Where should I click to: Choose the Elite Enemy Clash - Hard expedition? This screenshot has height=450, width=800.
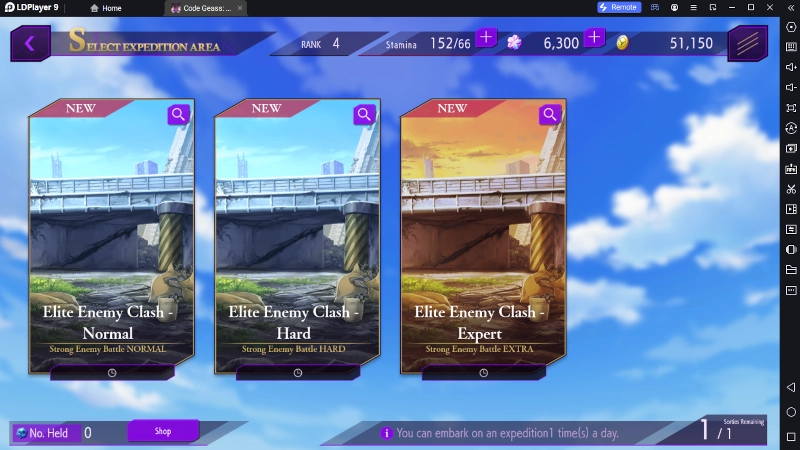297,240
